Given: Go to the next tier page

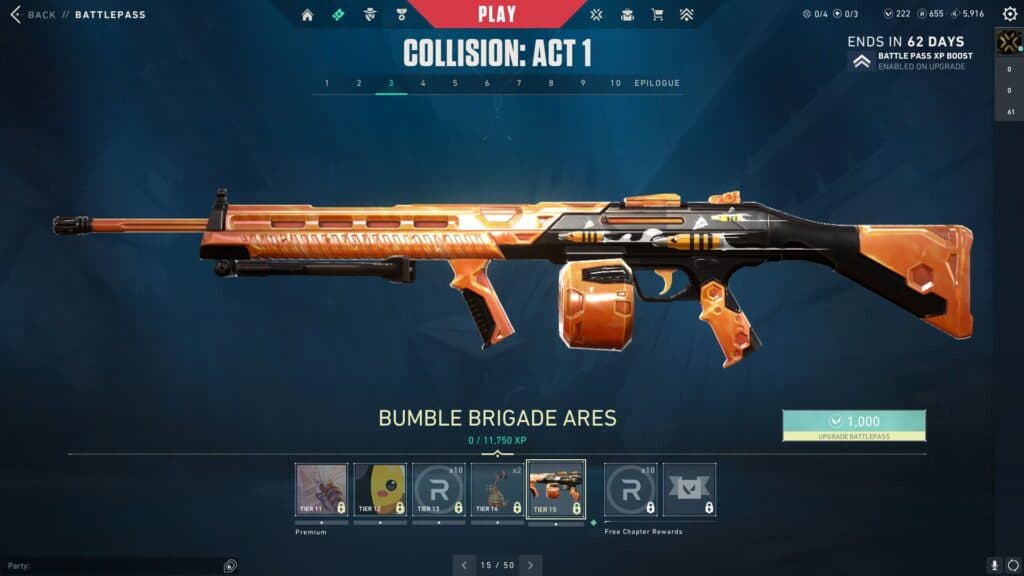Looking at the screenshot, I should [530, 565].
